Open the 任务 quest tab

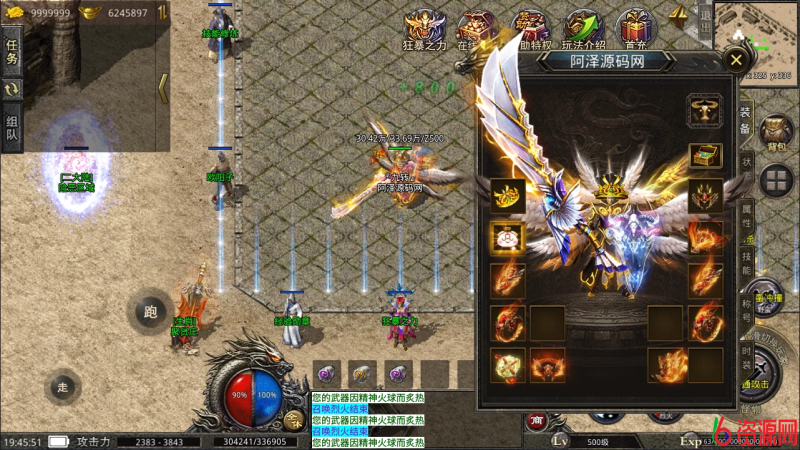[x=12, y=51]
